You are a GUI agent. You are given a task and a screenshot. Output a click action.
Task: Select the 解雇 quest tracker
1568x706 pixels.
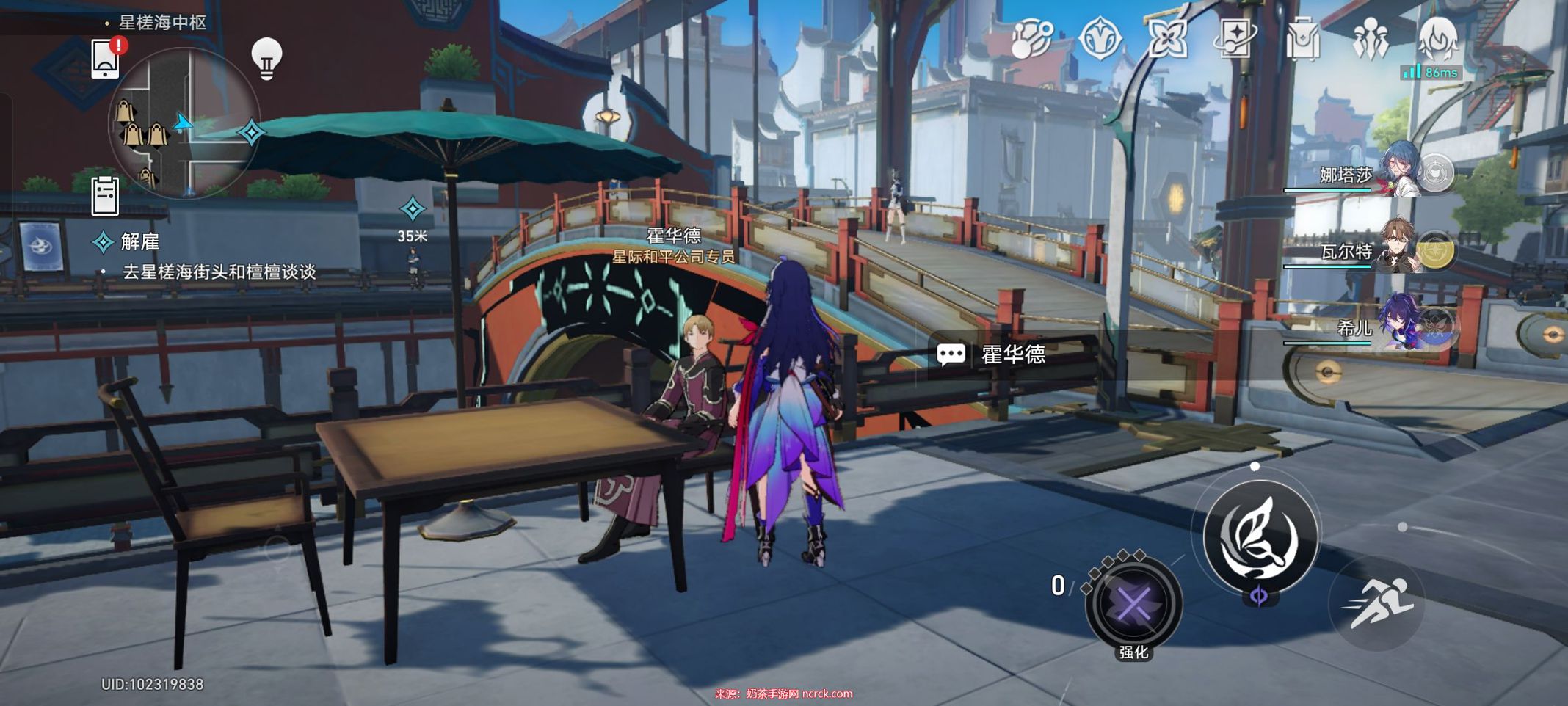139,241
